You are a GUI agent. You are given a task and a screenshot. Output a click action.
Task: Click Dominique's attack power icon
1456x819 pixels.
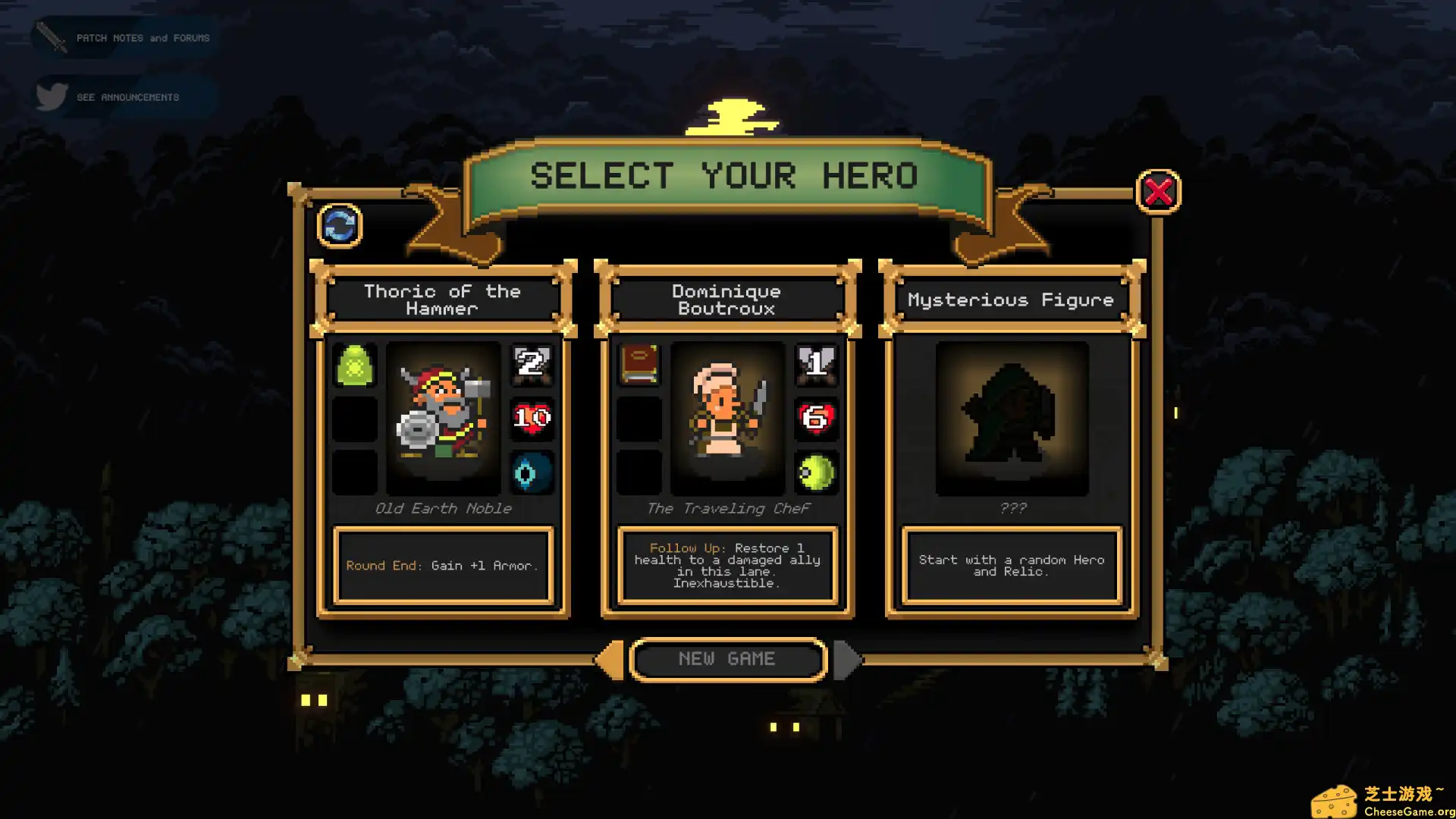pyautogui.click(x=816, y=366)
